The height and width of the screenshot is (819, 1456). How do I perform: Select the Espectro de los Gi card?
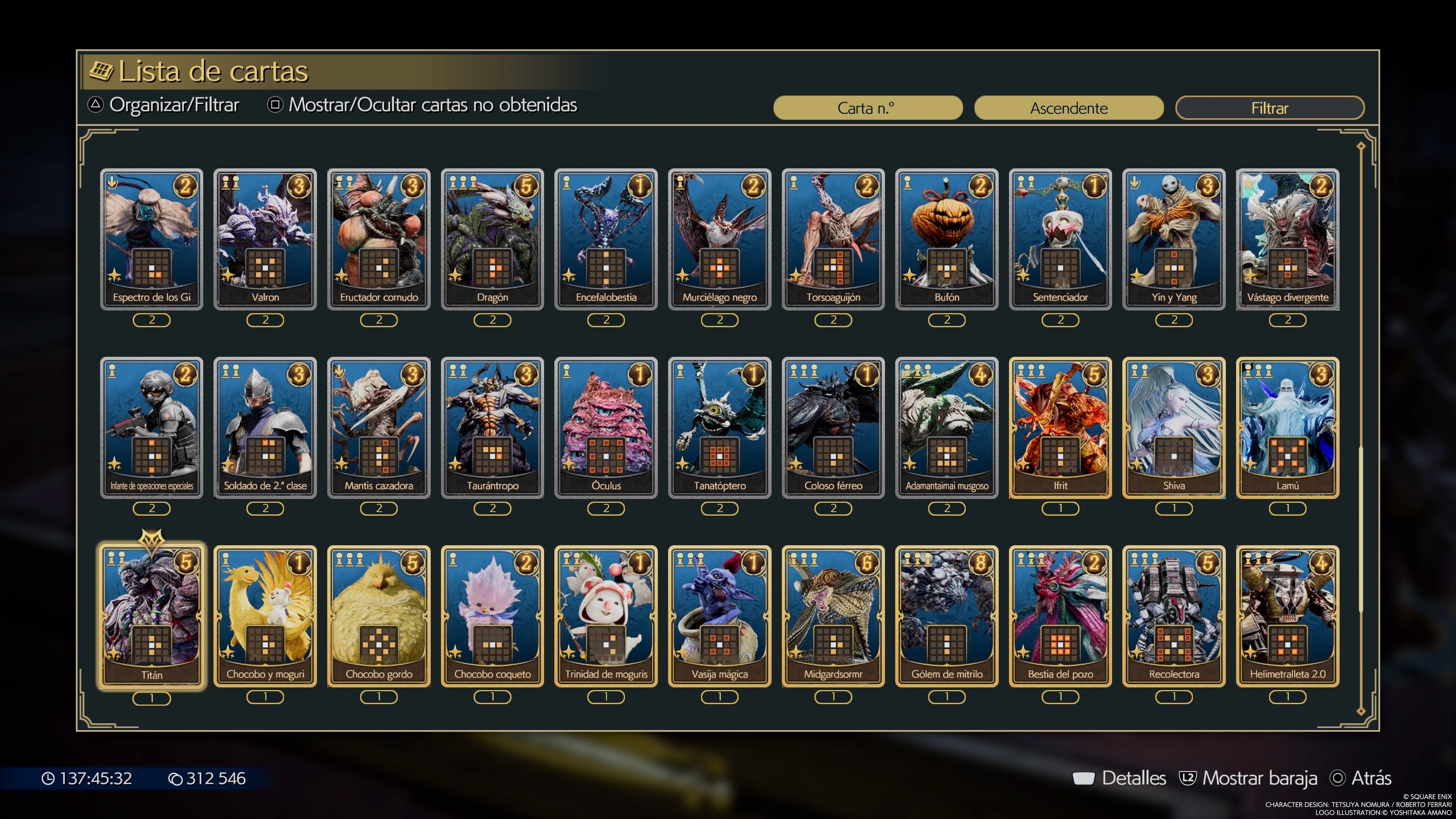[152, 239]
